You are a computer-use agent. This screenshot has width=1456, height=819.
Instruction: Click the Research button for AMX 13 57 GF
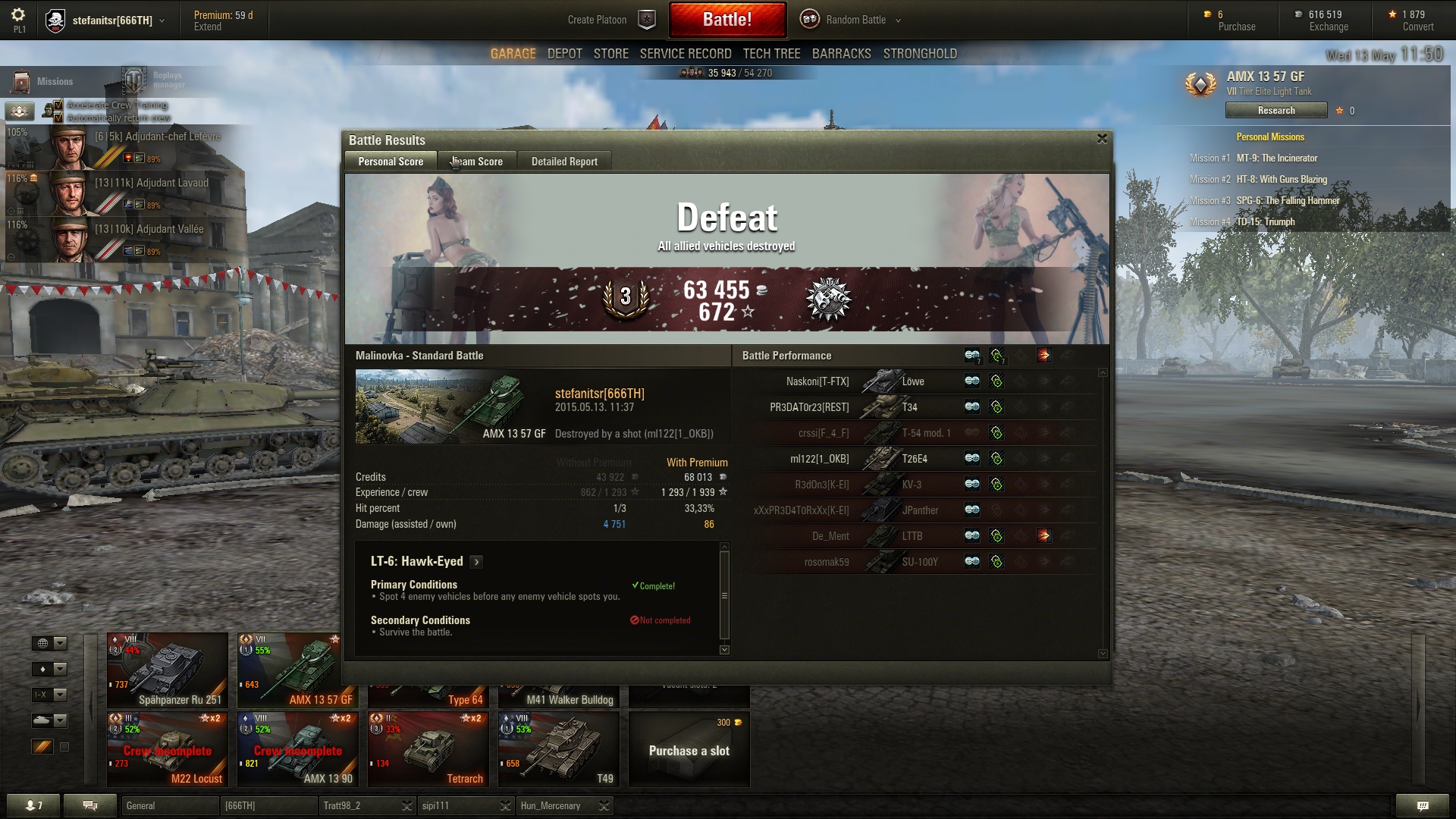[1276, 111]
